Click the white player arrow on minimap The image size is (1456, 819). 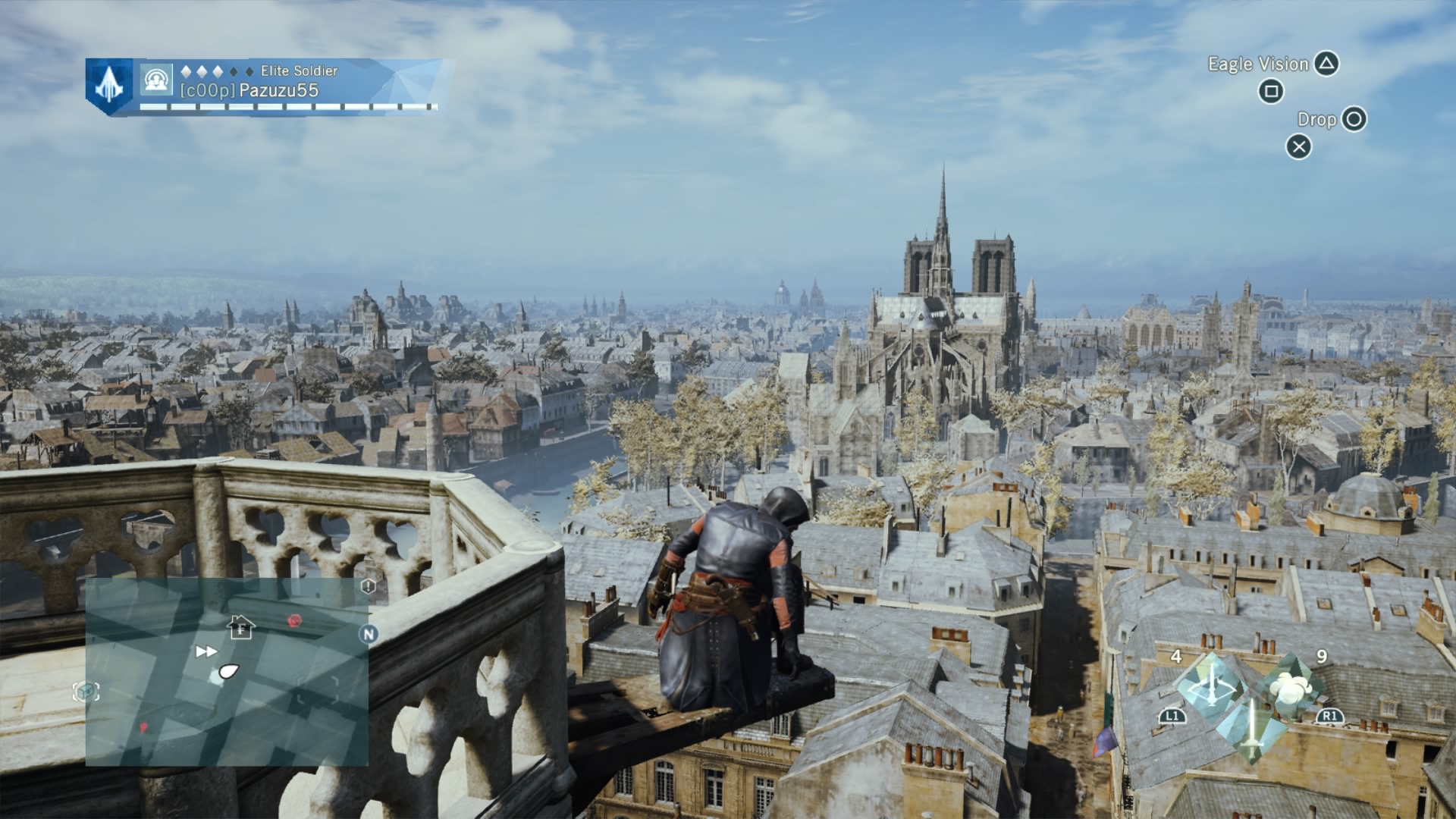227,671
